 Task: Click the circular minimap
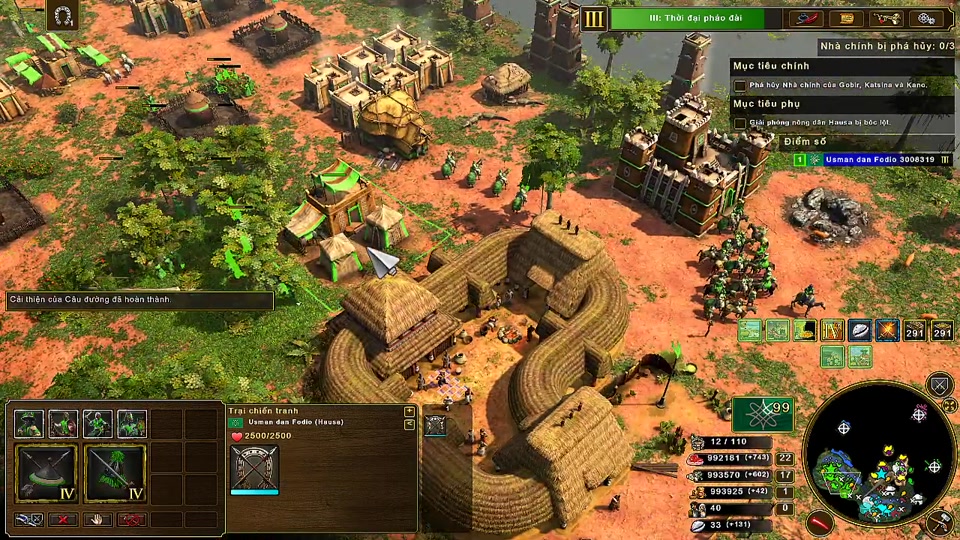[879, 455]
